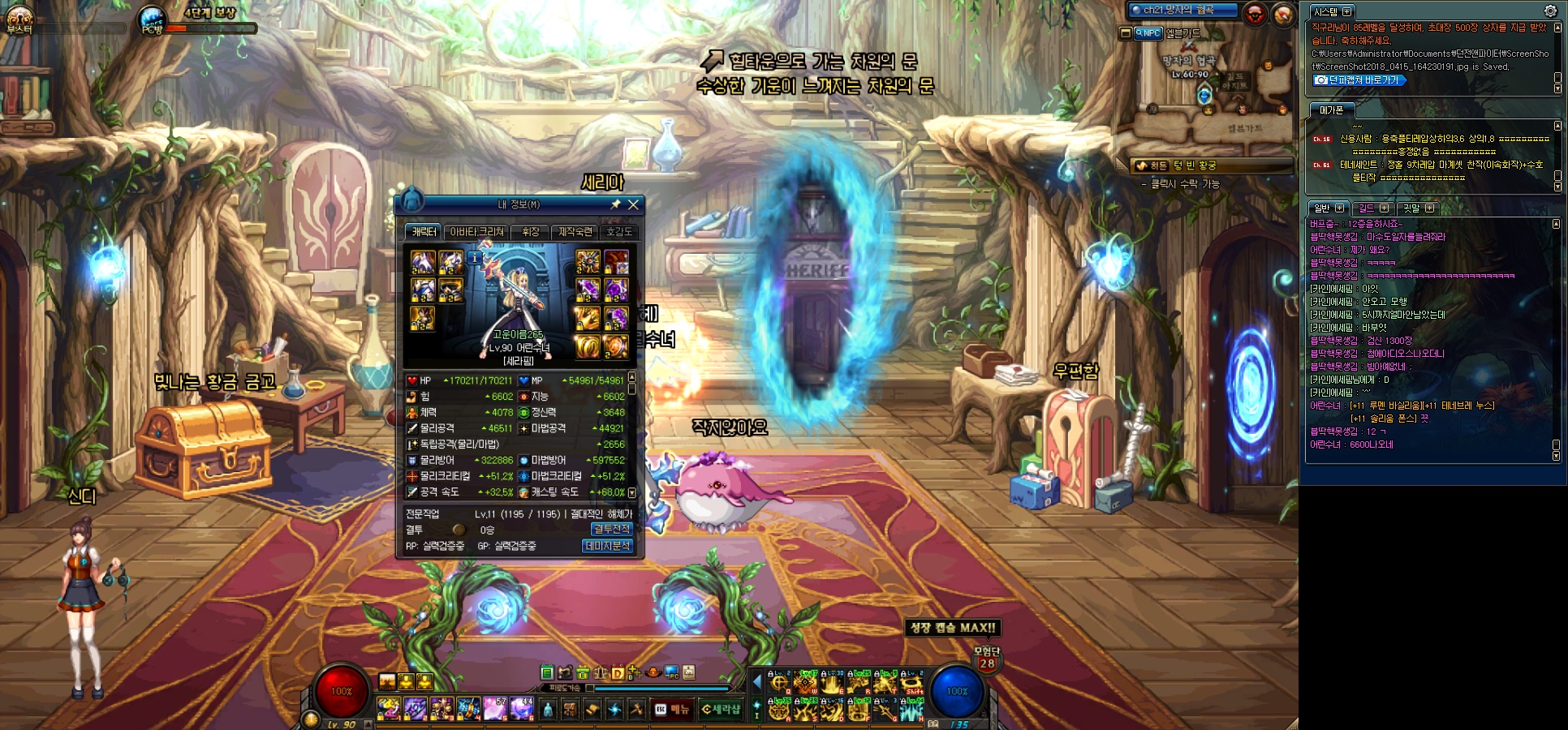Select the 귓말 whisper chat tab
The width and height of the screenshot is (1568, 730).
point(1417,208)
